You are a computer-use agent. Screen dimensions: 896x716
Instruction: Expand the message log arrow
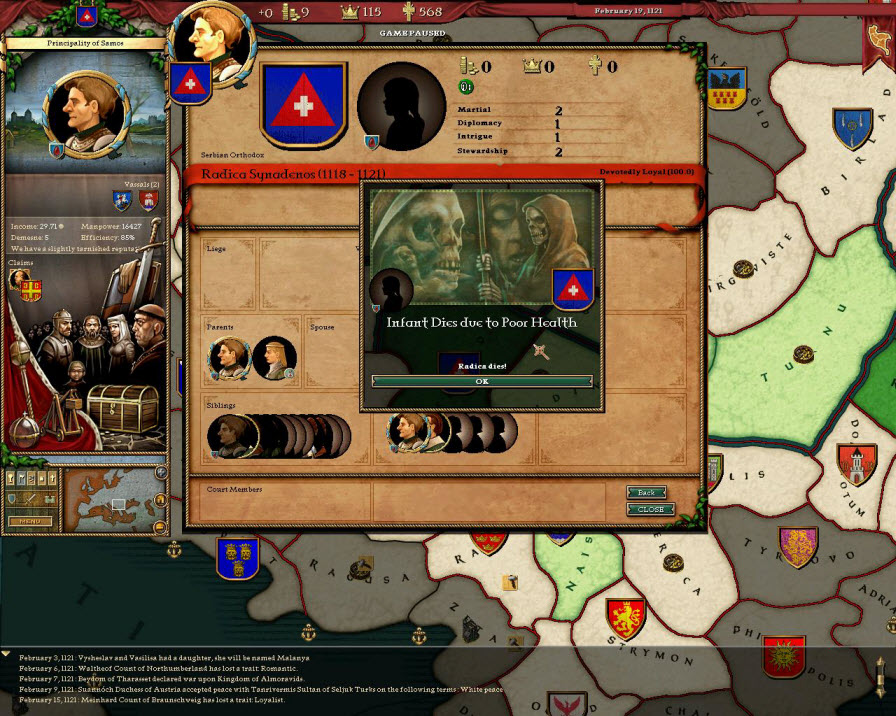click(7, 654)
